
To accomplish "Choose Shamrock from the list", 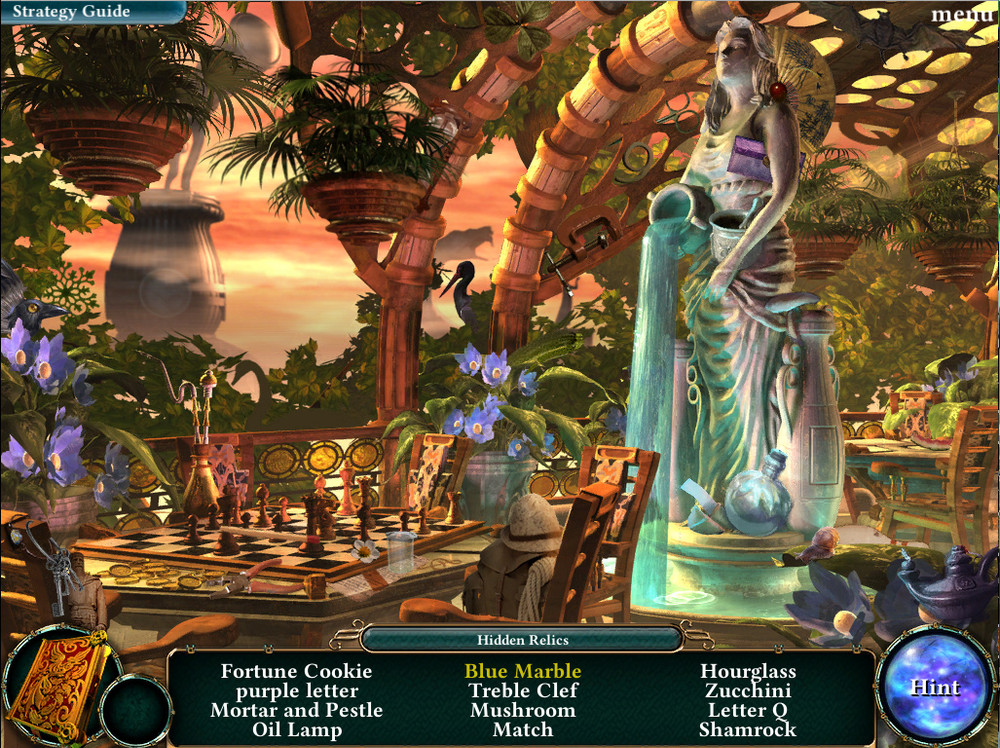I will pyautogui.click(x=748, y=730).
